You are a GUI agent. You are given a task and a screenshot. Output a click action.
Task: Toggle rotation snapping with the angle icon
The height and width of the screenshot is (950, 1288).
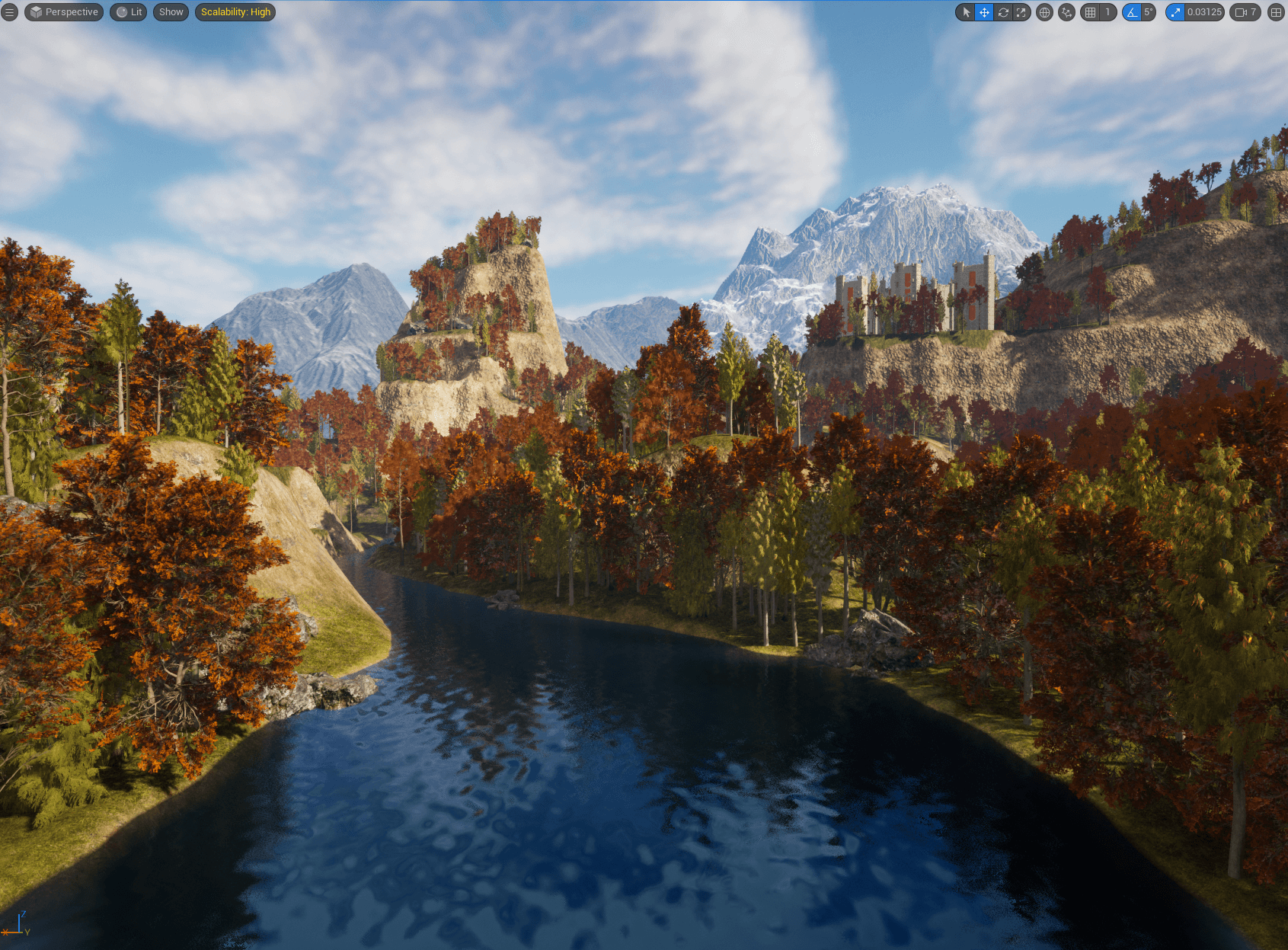click(1132, 12)
